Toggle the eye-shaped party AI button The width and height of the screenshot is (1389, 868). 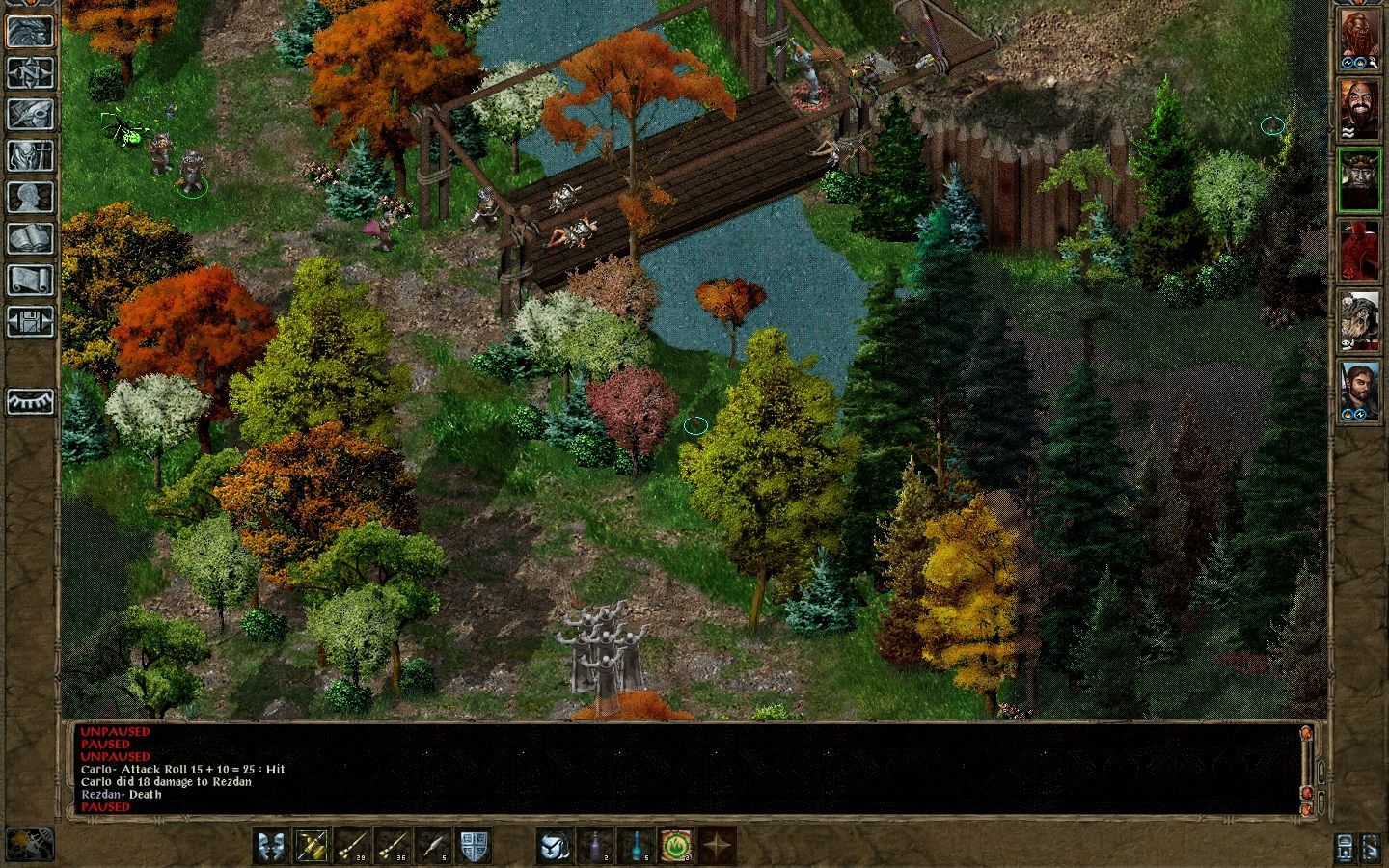point(30,401)
